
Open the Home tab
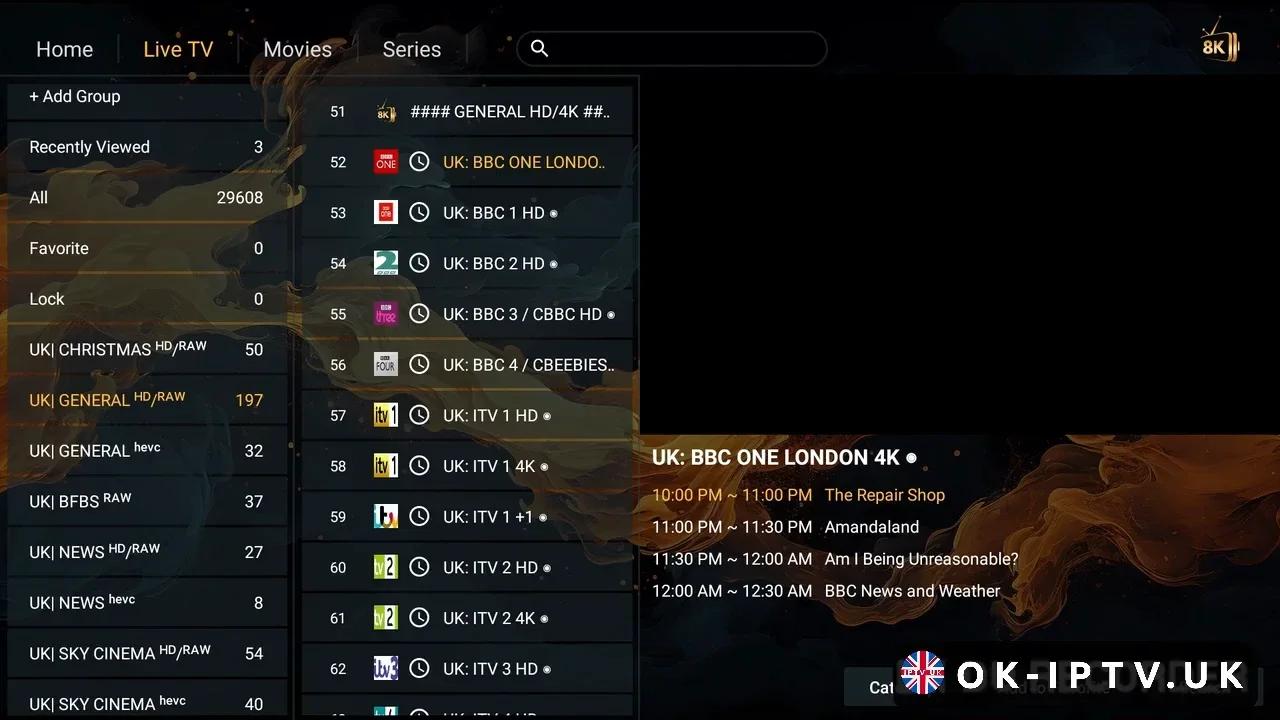pos(64,48)
